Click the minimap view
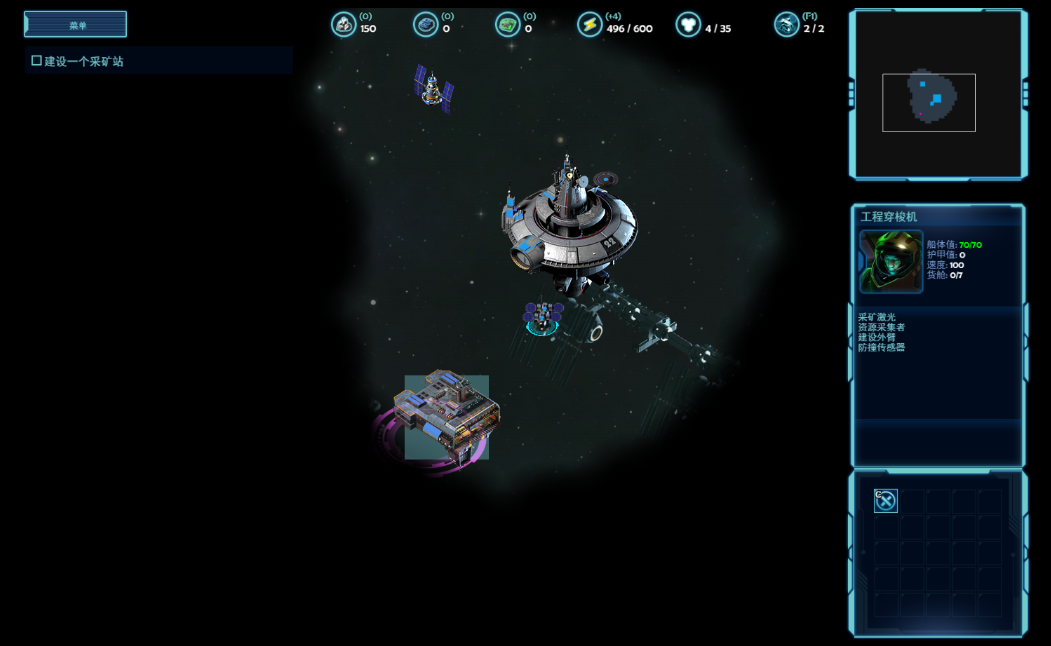Image resolution: width=1051 pixels, height=646 pixels. pyautogui.click(x=938, y=95)
